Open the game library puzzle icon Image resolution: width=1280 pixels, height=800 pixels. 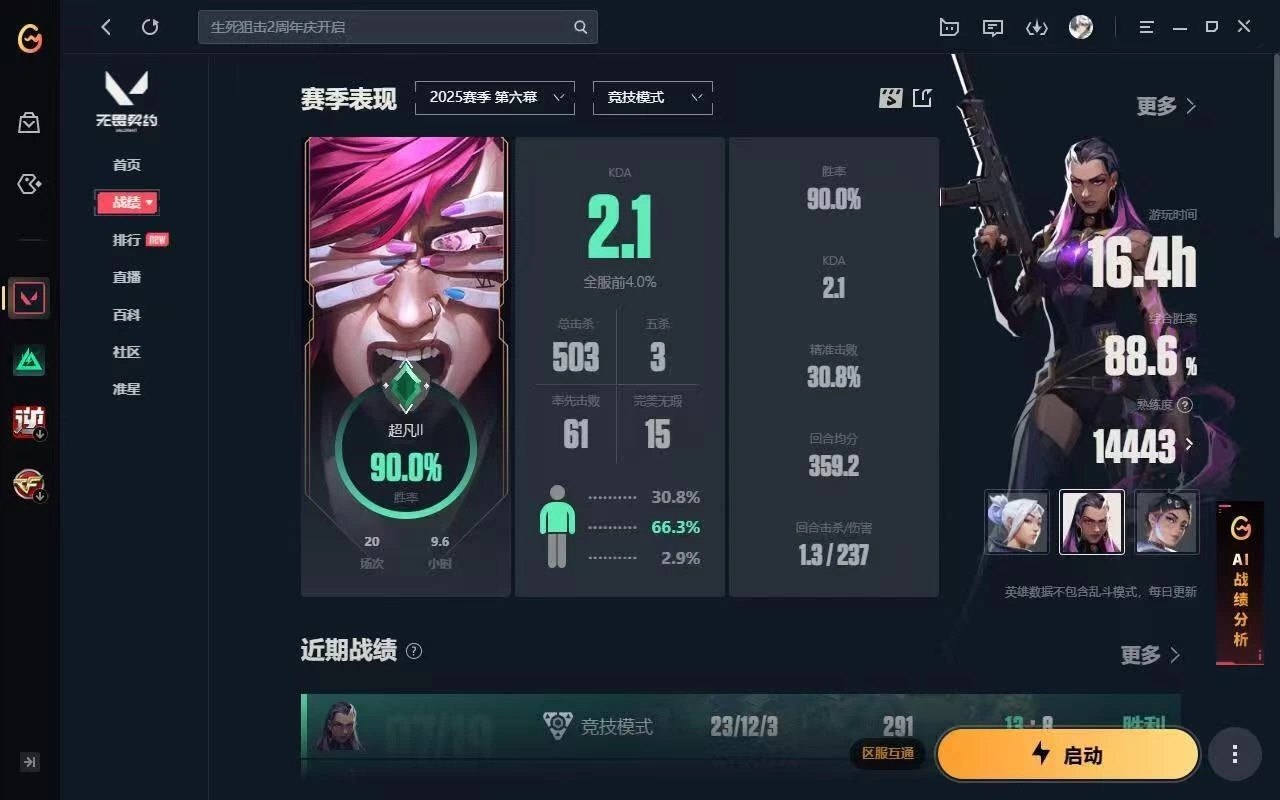(29, 184)
